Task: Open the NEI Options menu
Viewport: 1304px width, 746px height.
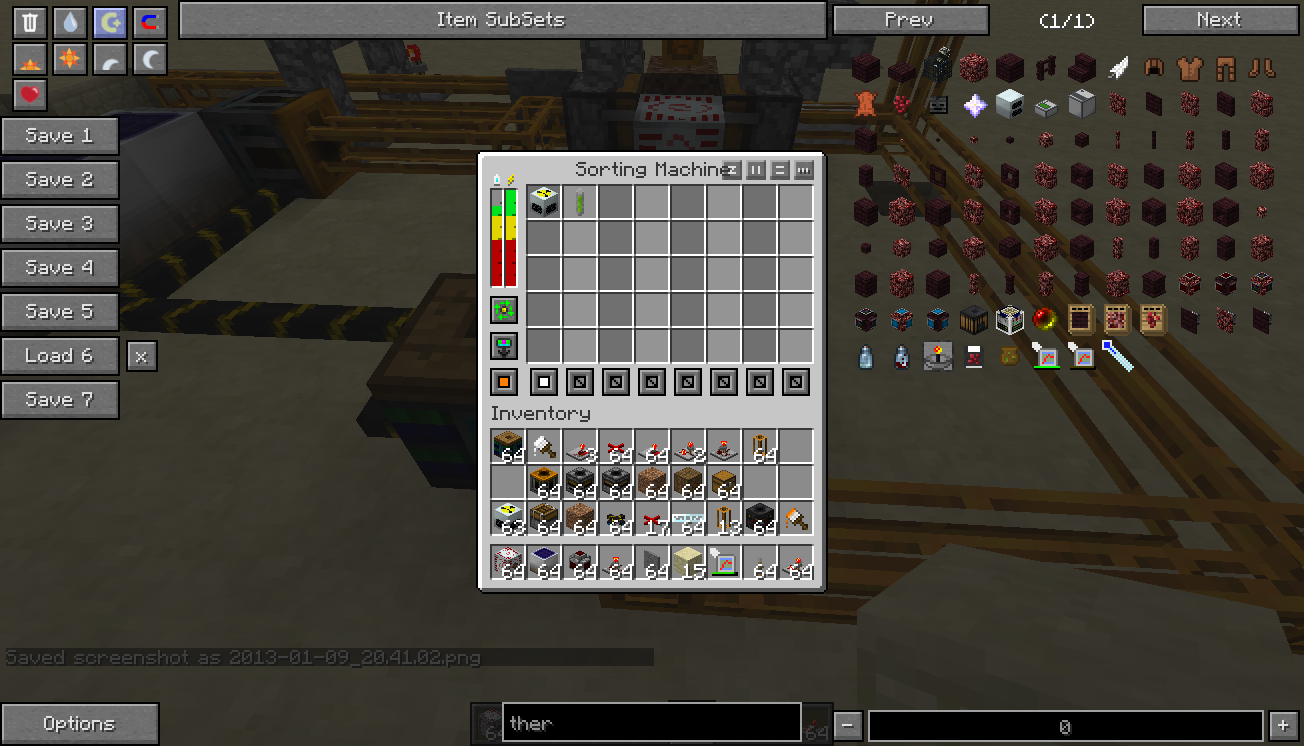Action: click(79, 724)
